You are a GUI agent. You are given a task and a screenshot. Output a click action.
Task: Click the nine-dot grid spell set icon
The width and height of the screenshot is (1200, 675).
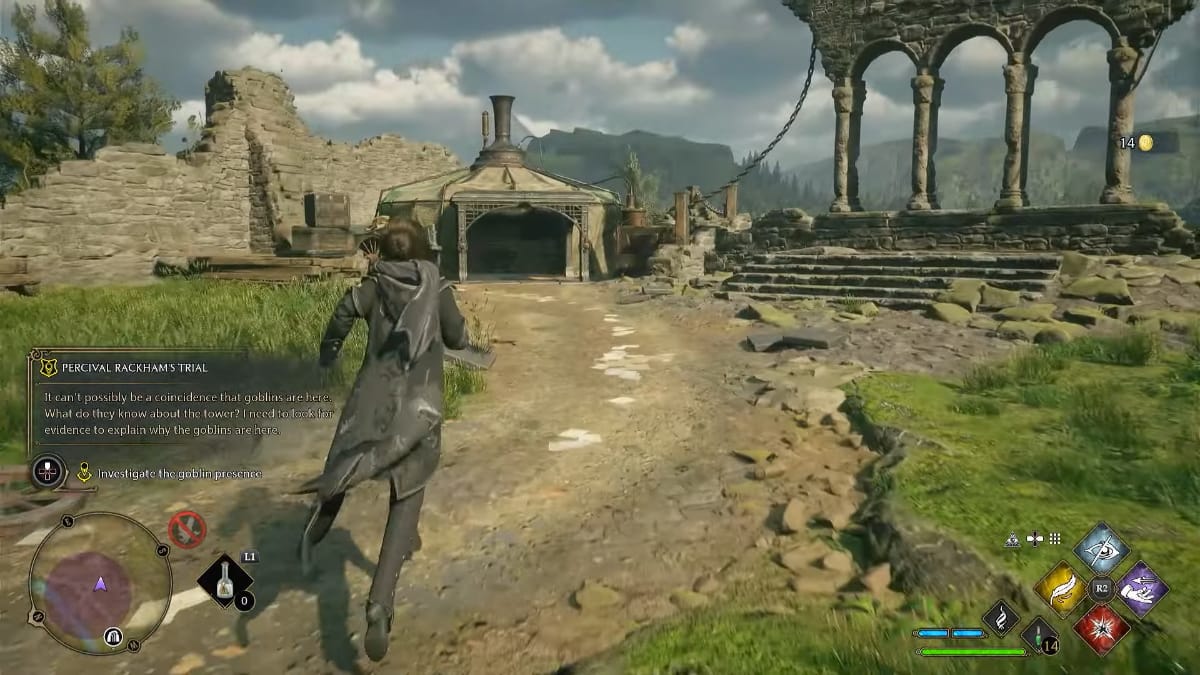point(1054,539)
